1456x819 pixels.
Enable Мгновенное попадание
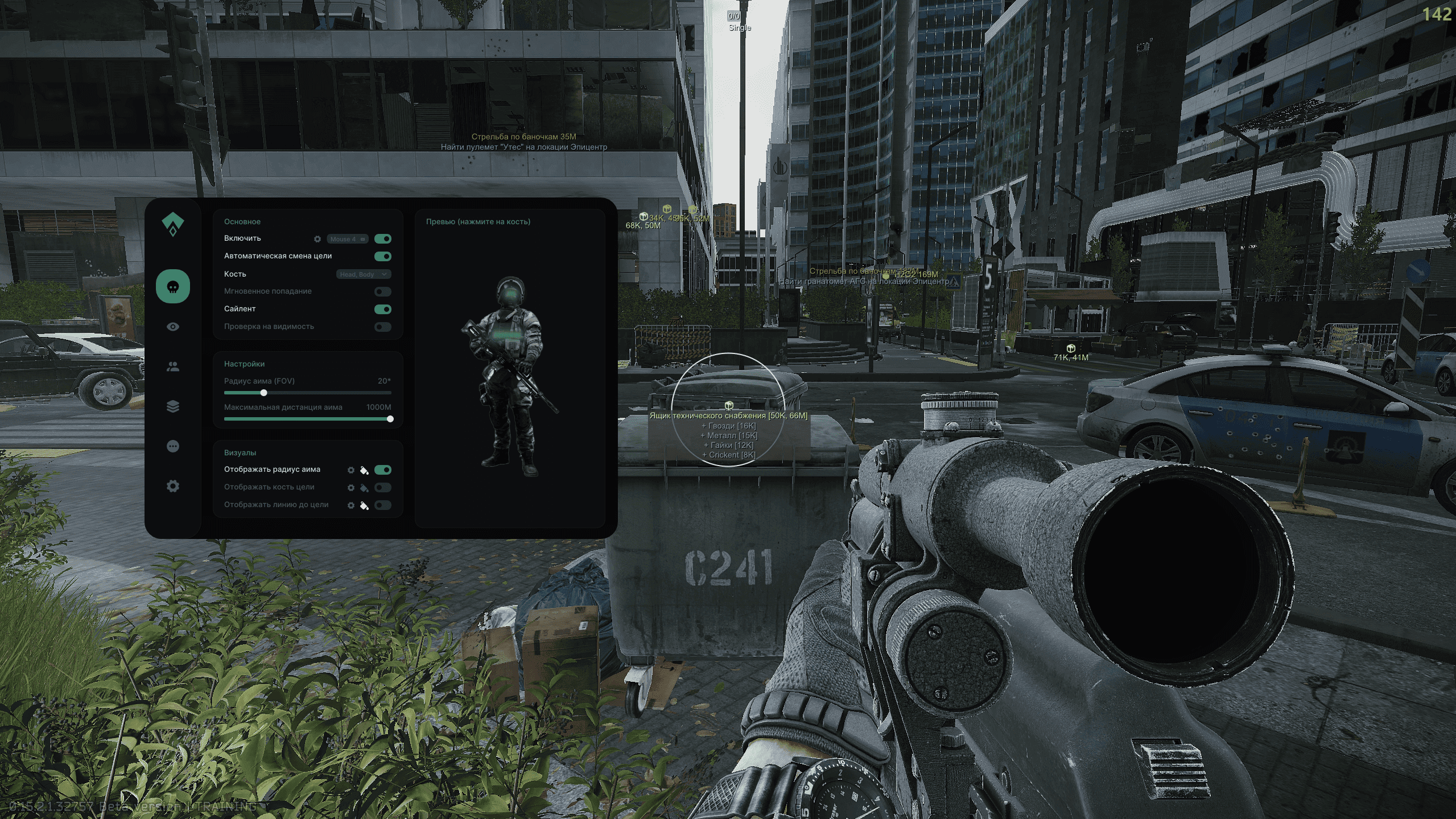[x=382, y=291]
